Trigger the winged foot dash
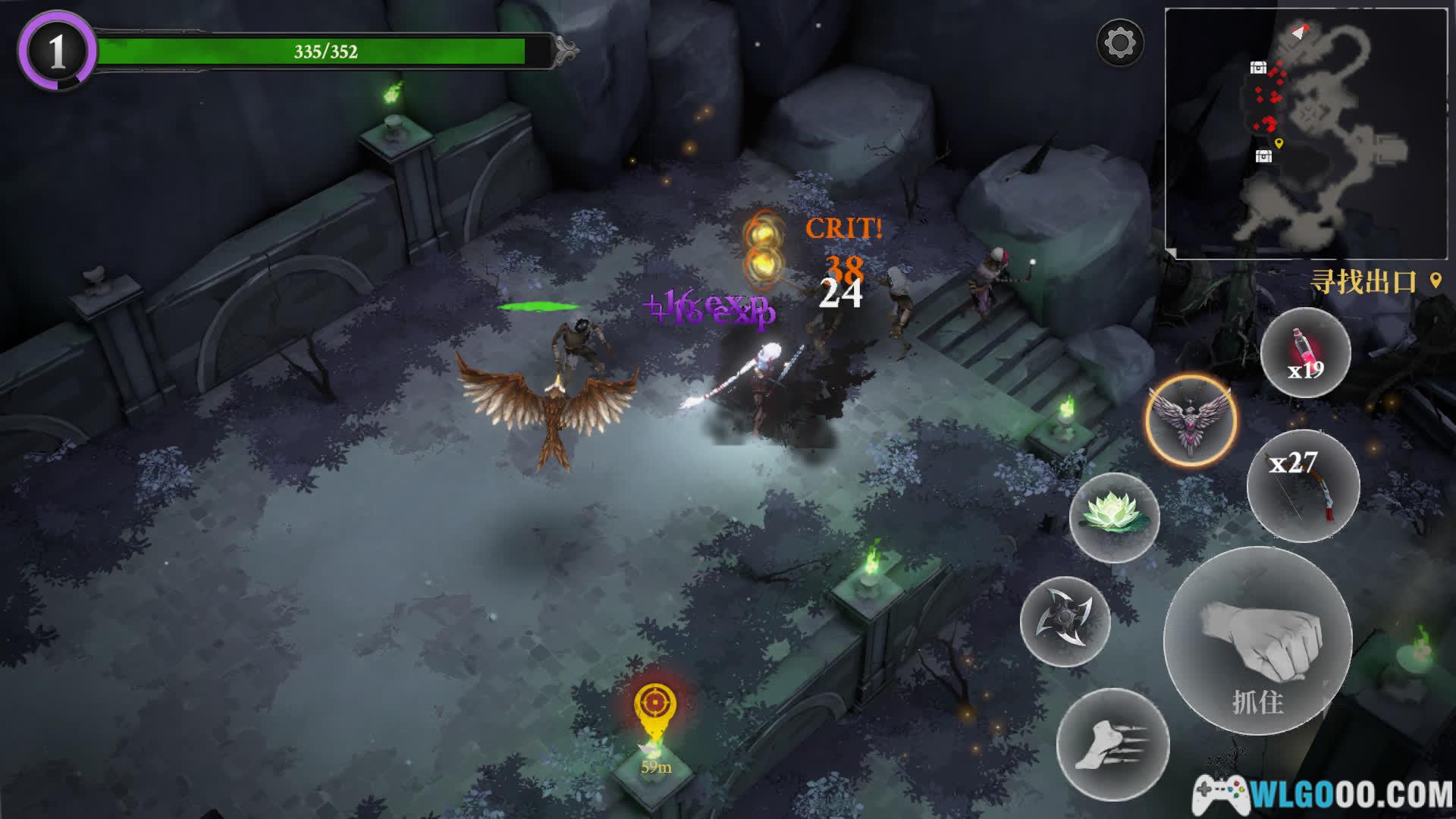The width and height of the screenshot is (1456, 819). [x=1112, y=745]
